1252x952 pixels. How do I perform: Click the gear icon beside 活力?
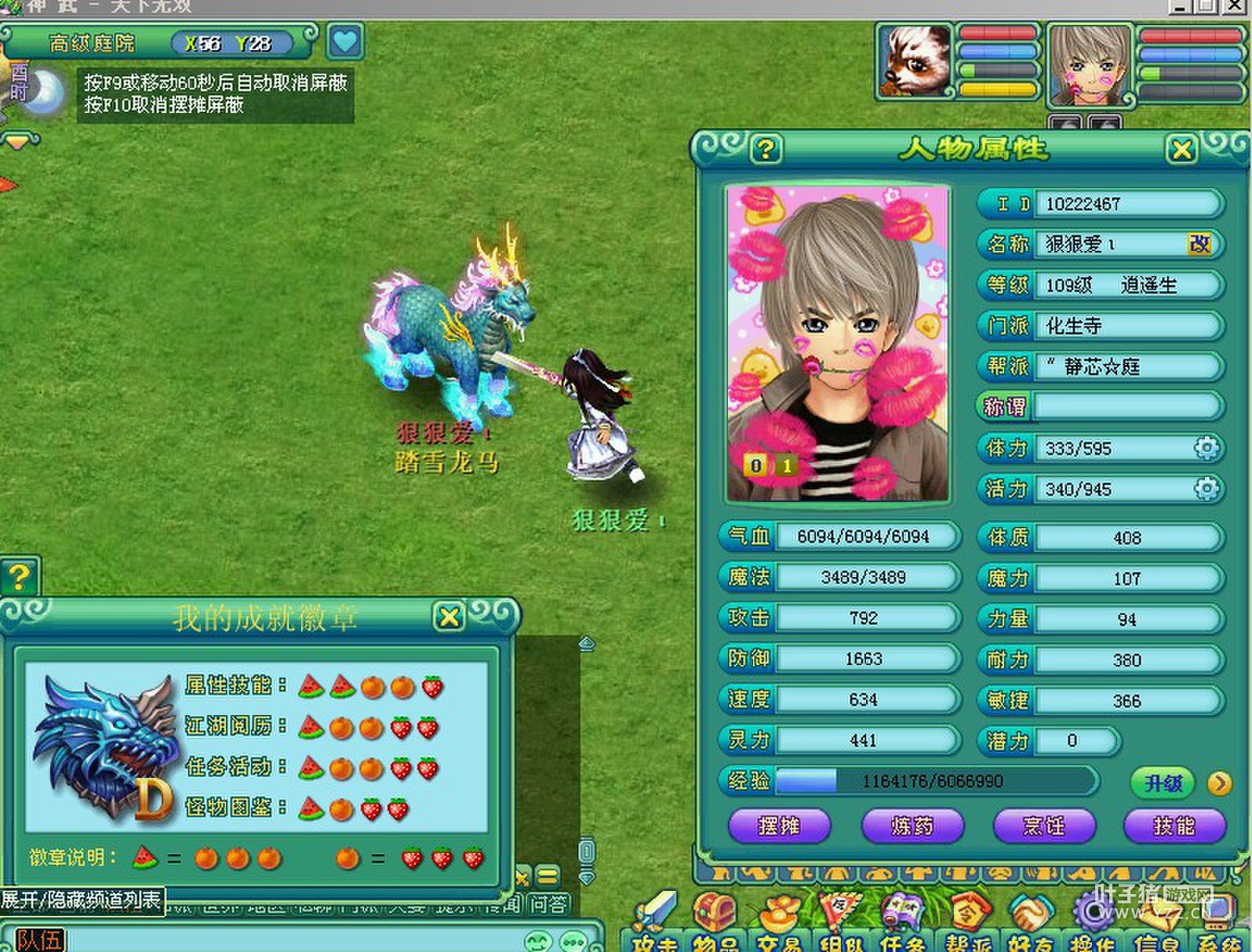coord(1206,489)
